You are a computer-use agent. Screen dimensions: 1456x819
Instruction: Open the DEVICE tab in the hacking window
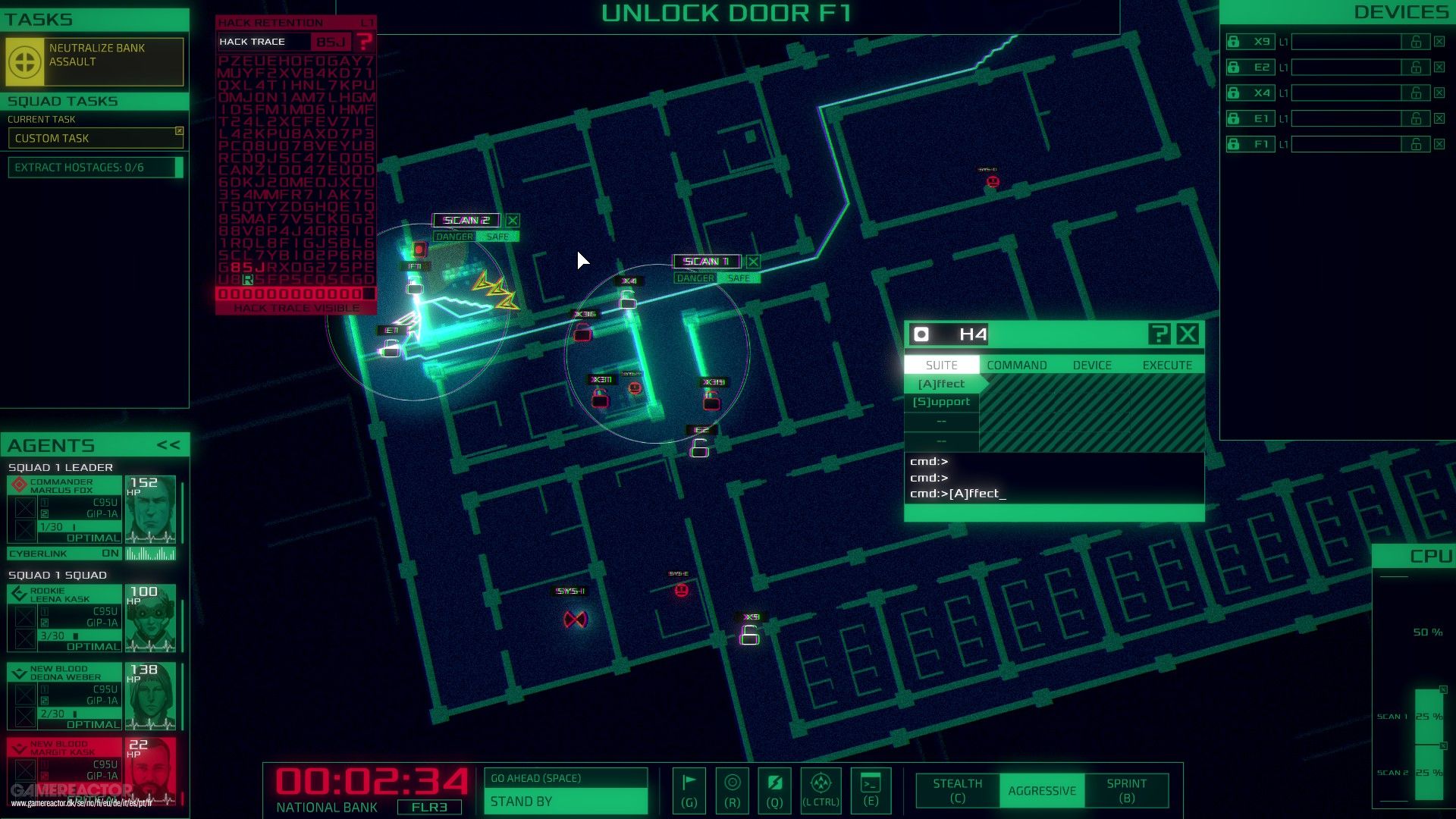pos(1092,365)
